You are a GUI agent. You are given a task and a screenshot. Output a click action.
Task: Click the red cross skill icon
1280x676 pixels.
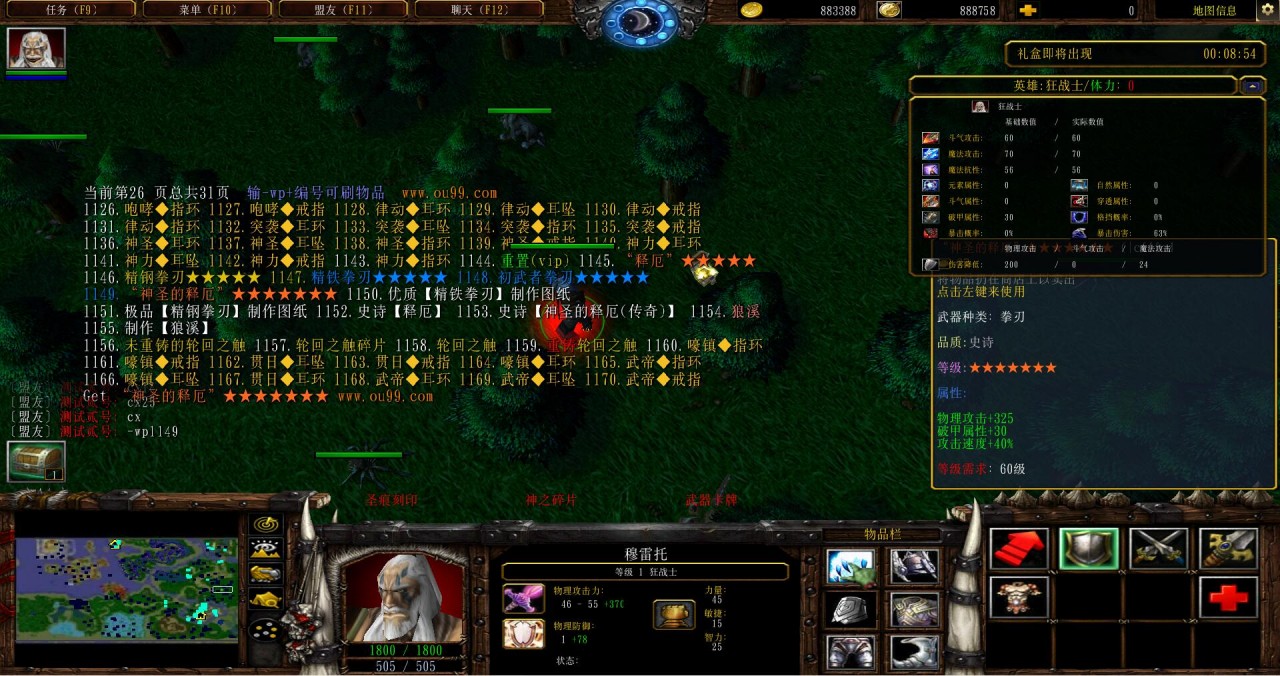pos(1229,597)
